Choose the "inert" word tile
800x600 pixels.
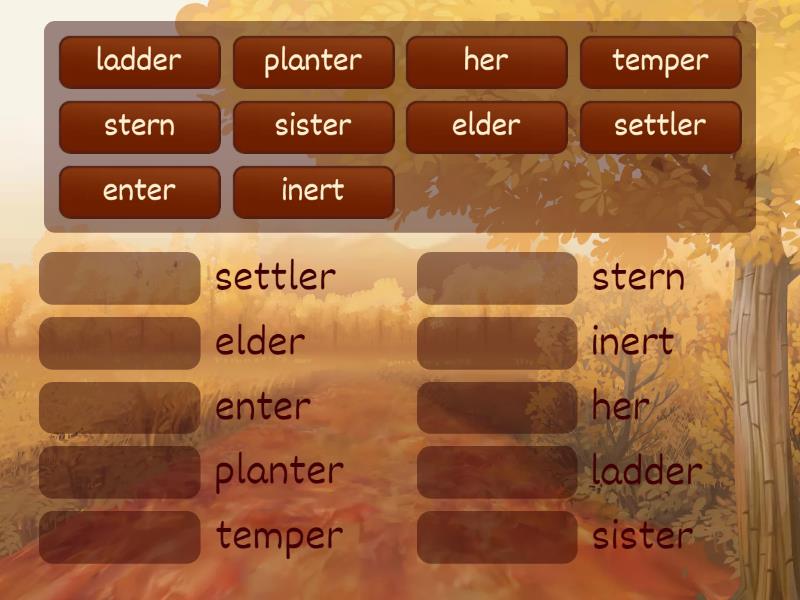[313, 192]
